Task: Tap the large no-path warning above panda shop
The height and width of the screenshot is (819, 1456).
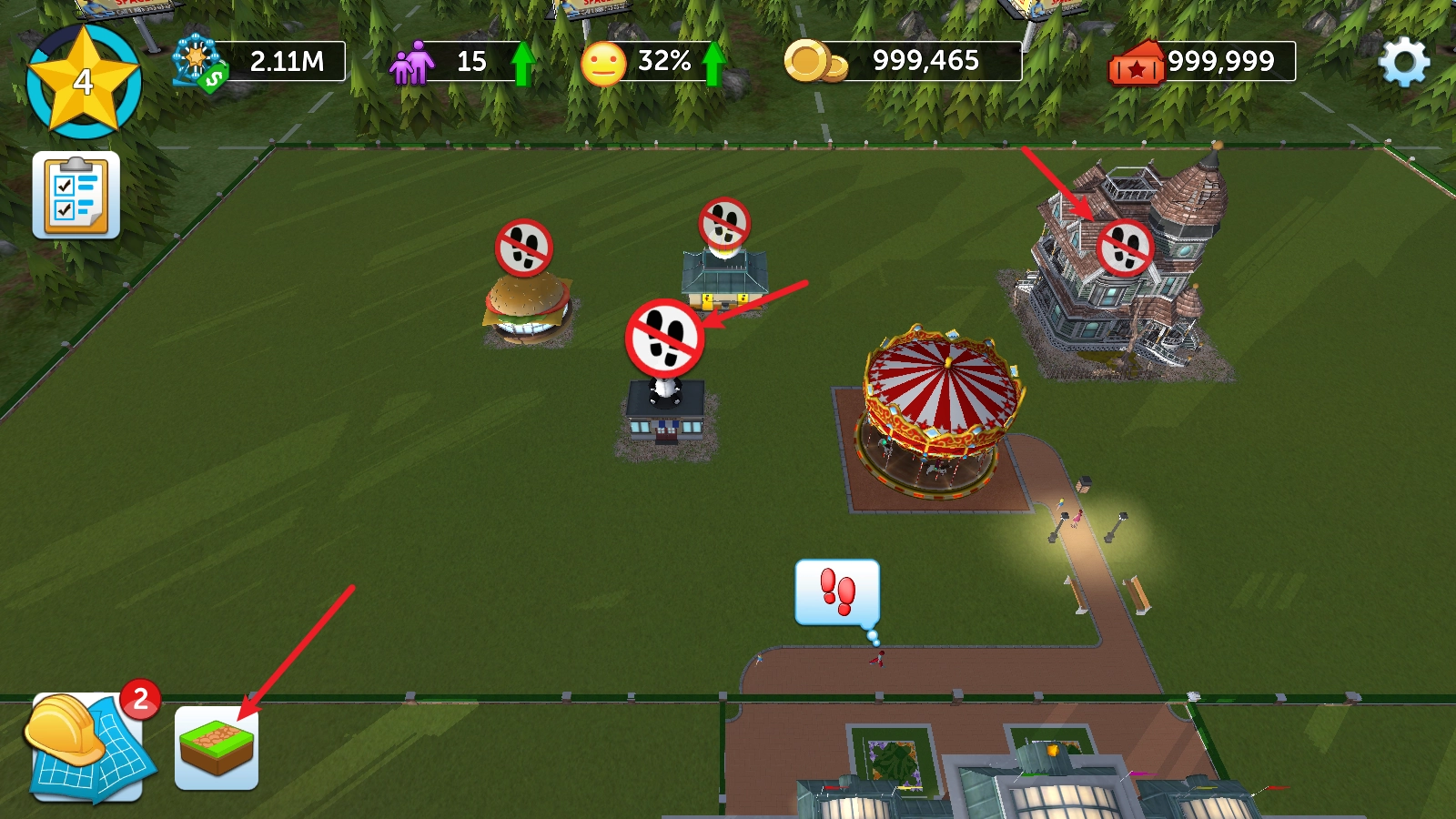Action: [x=664, y=338]
